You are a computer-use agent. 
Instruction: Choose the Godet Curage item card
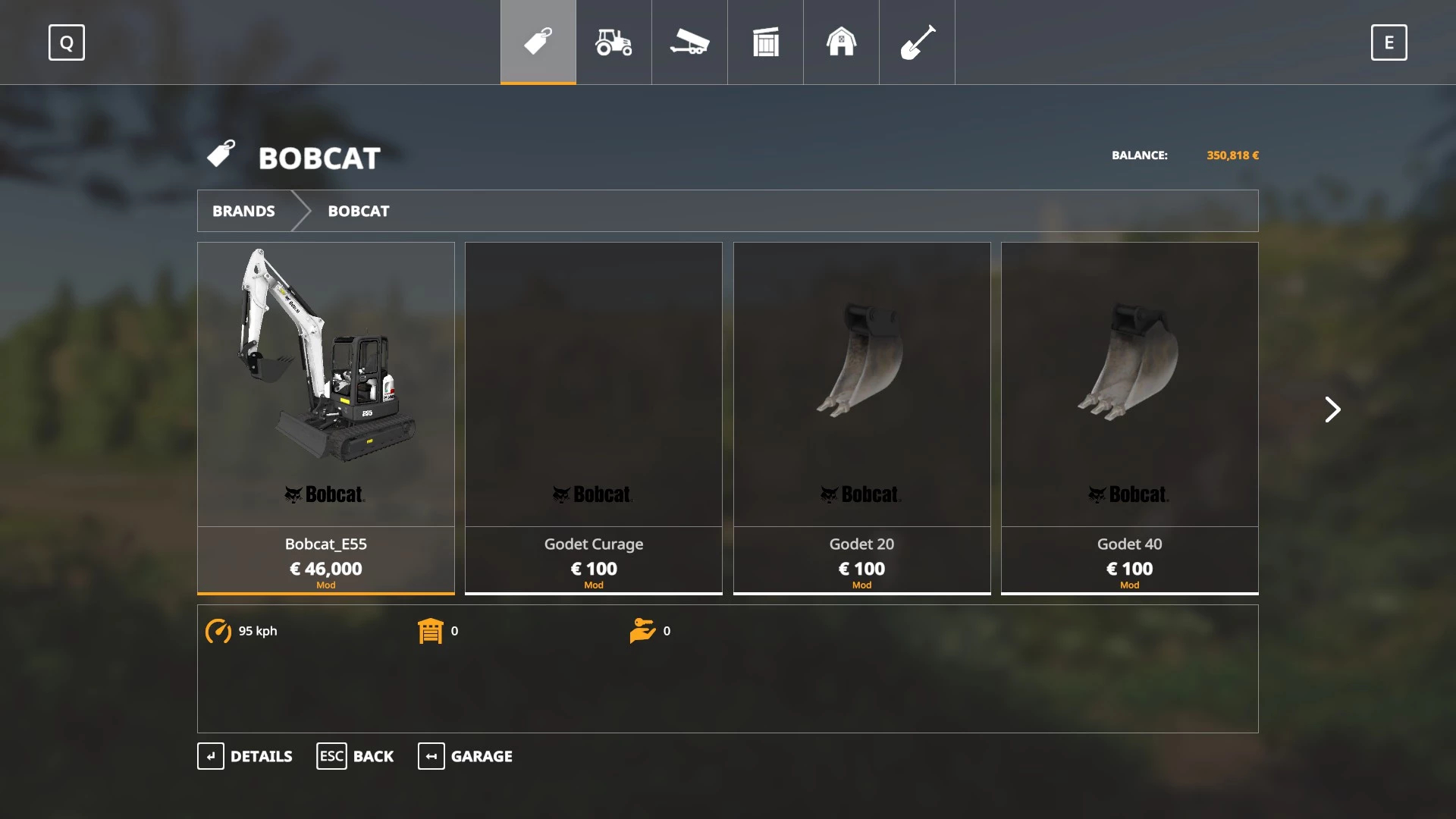(594, 417)
